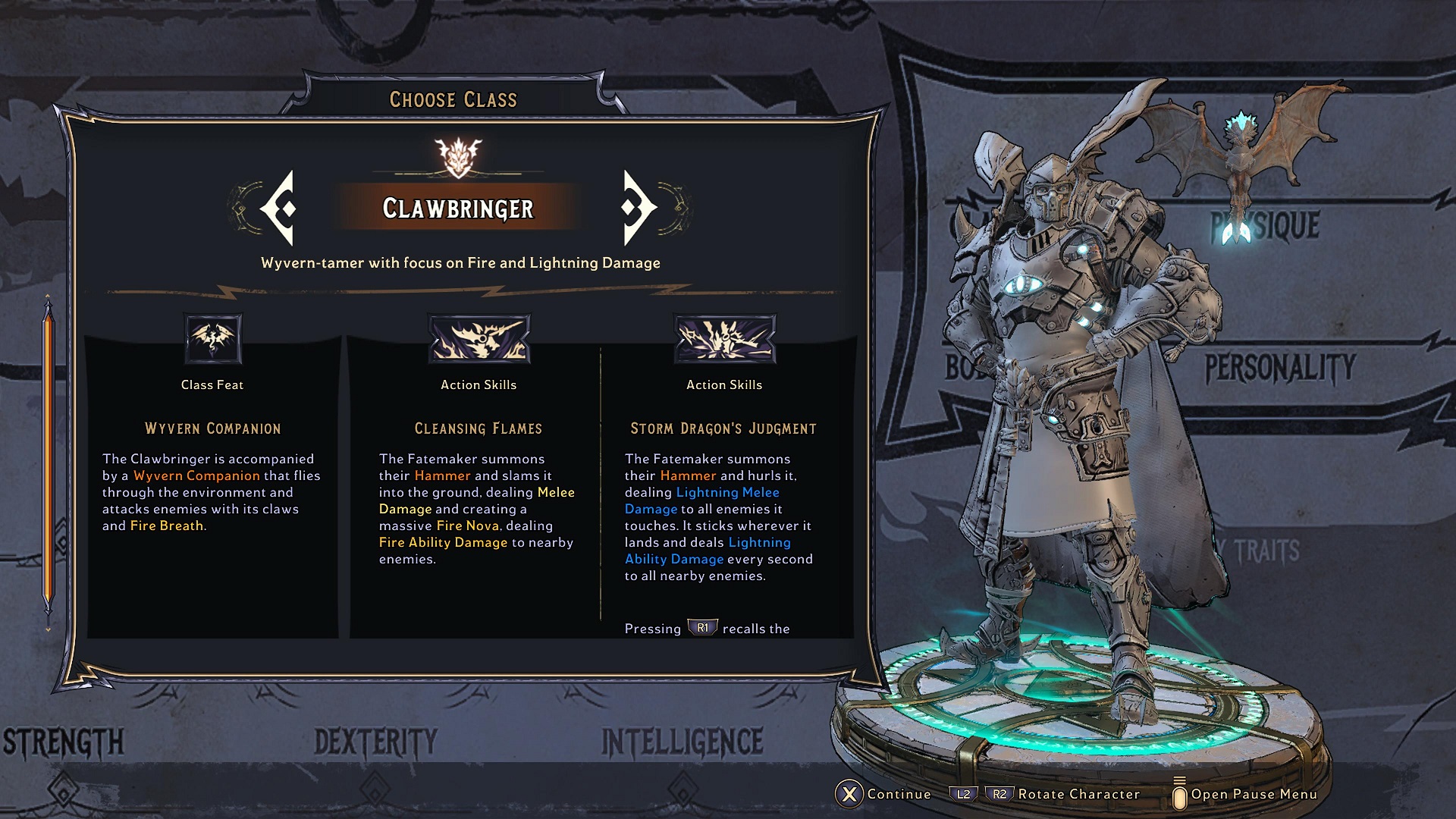The image size is (1456, 819).
Task: Choose the Cleansing Flames action skill icon
Action: 479,339
